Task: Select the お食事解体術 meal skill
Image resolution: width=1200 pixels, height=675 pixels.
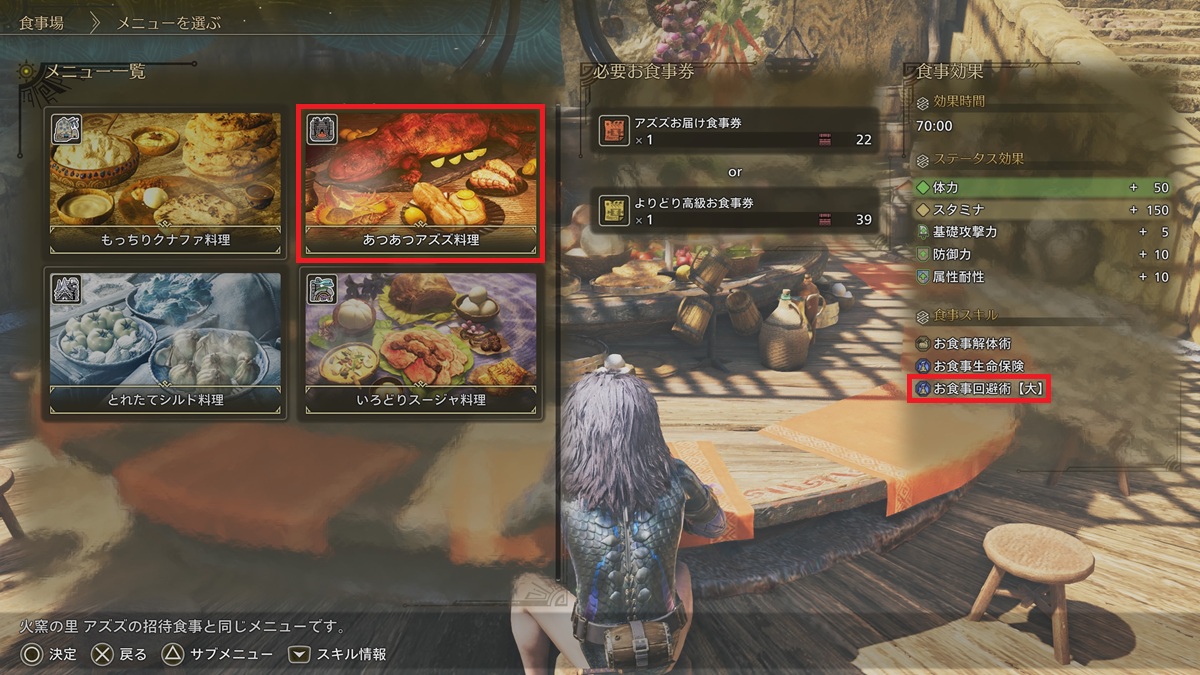Action: click(x=970, y=344)
